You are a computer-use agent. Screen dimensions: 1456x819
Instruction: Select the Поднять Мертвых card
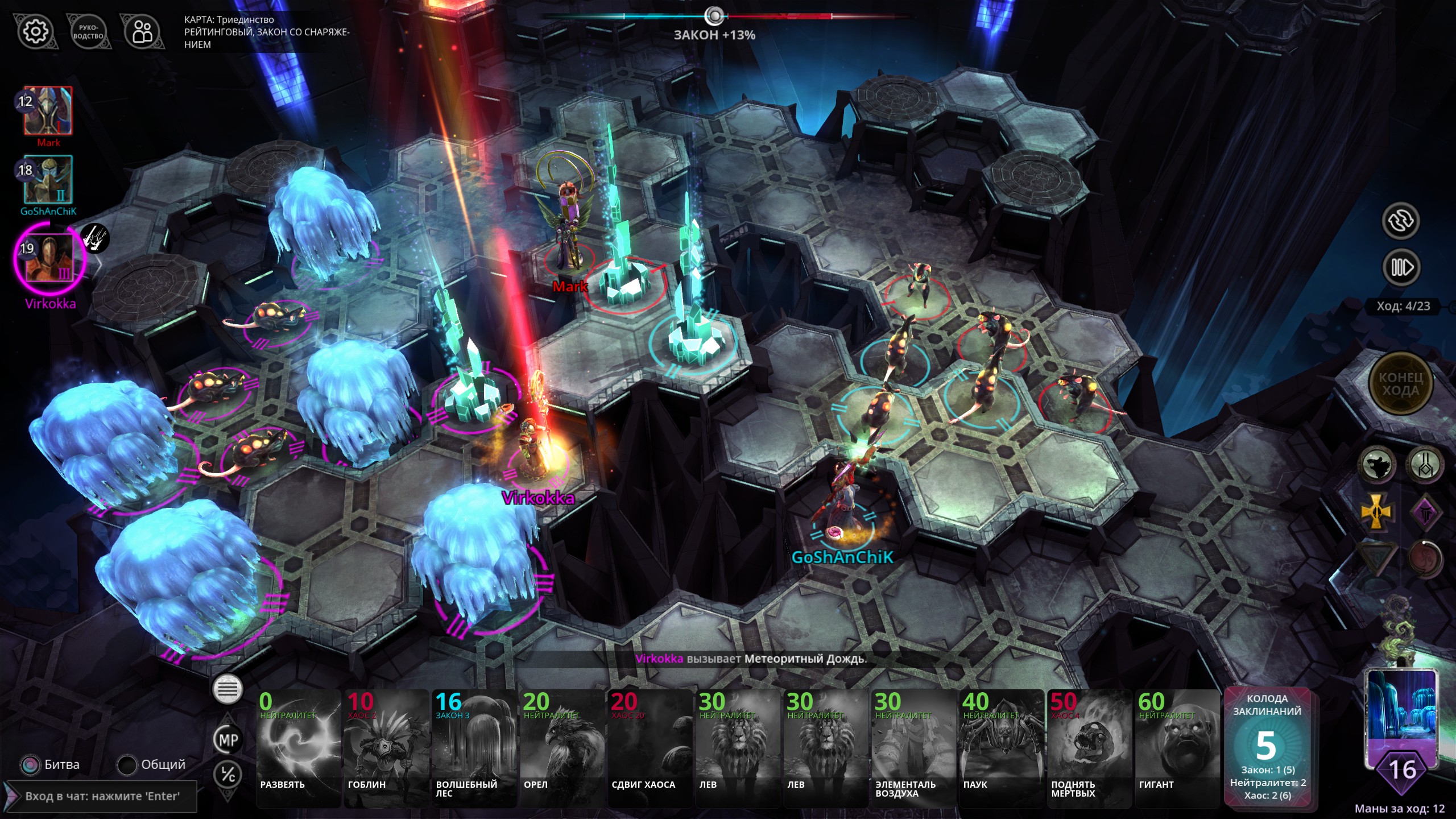pos(1090,748)
